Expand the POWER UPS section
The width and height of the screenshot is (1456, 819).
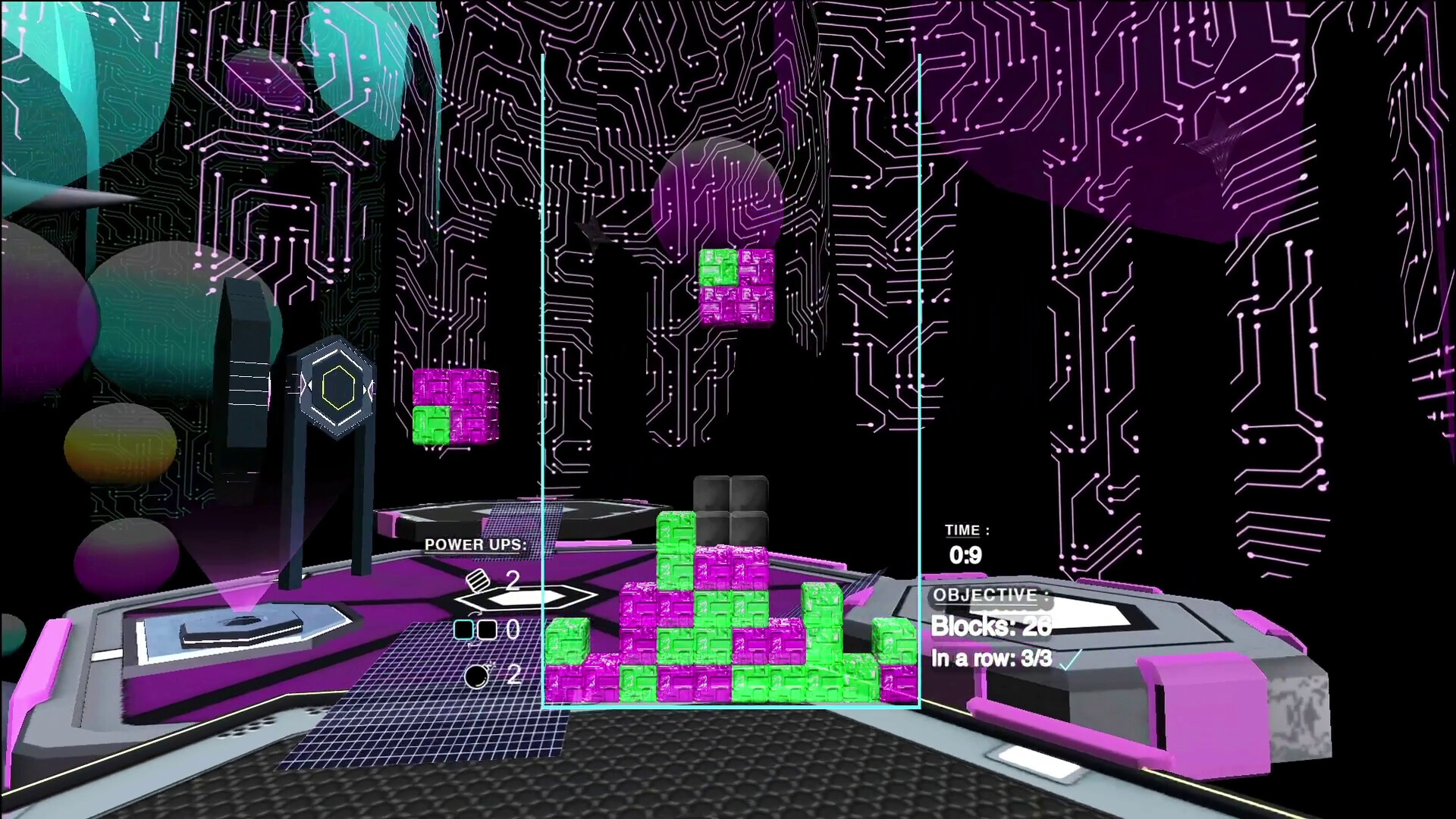click(x=475, y=544)
